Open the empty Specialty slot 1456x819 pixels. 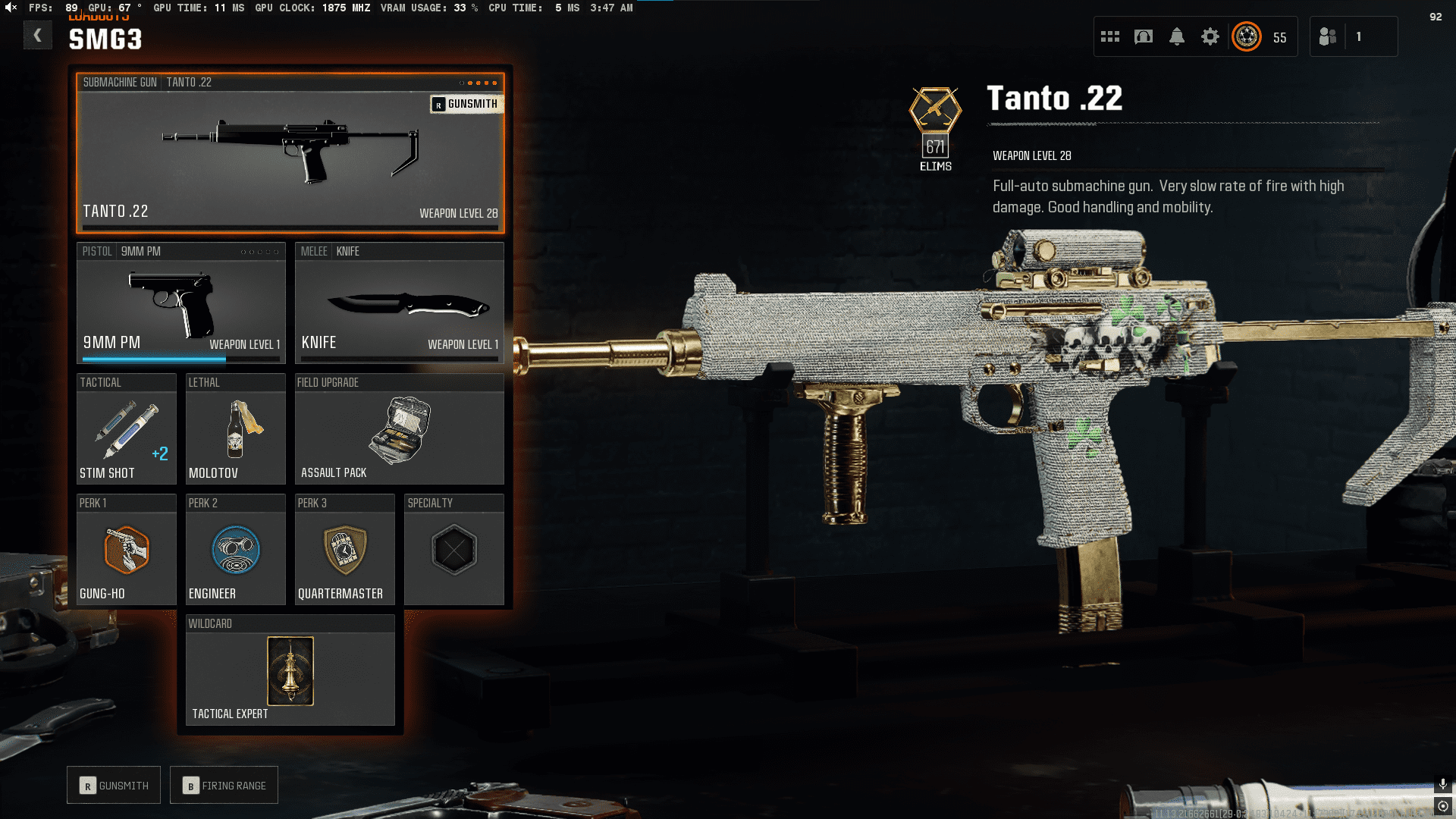pos(453,550)
